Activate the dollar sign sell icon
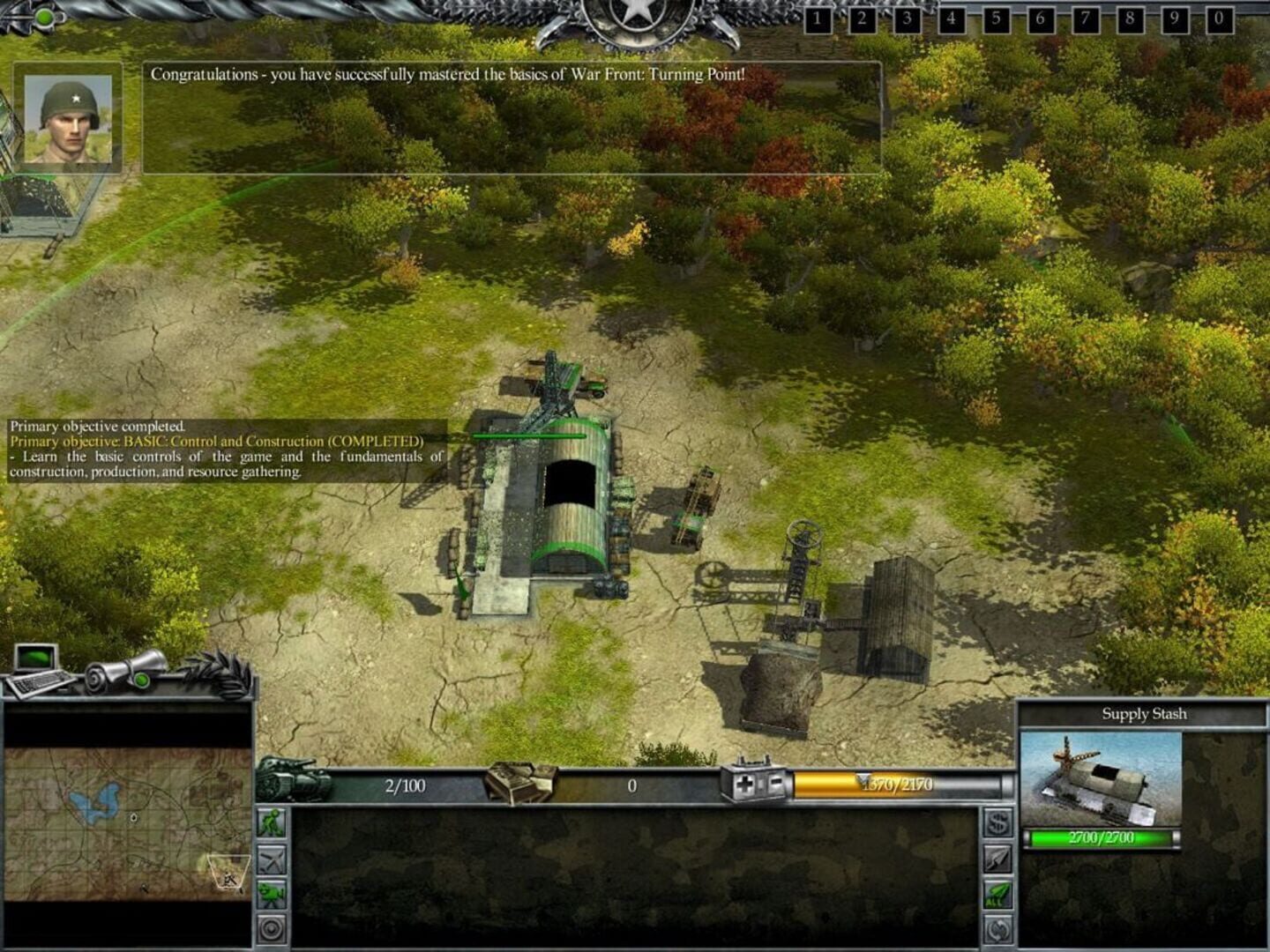This screenshot has height=952, width=1270. tap(997, 822)
